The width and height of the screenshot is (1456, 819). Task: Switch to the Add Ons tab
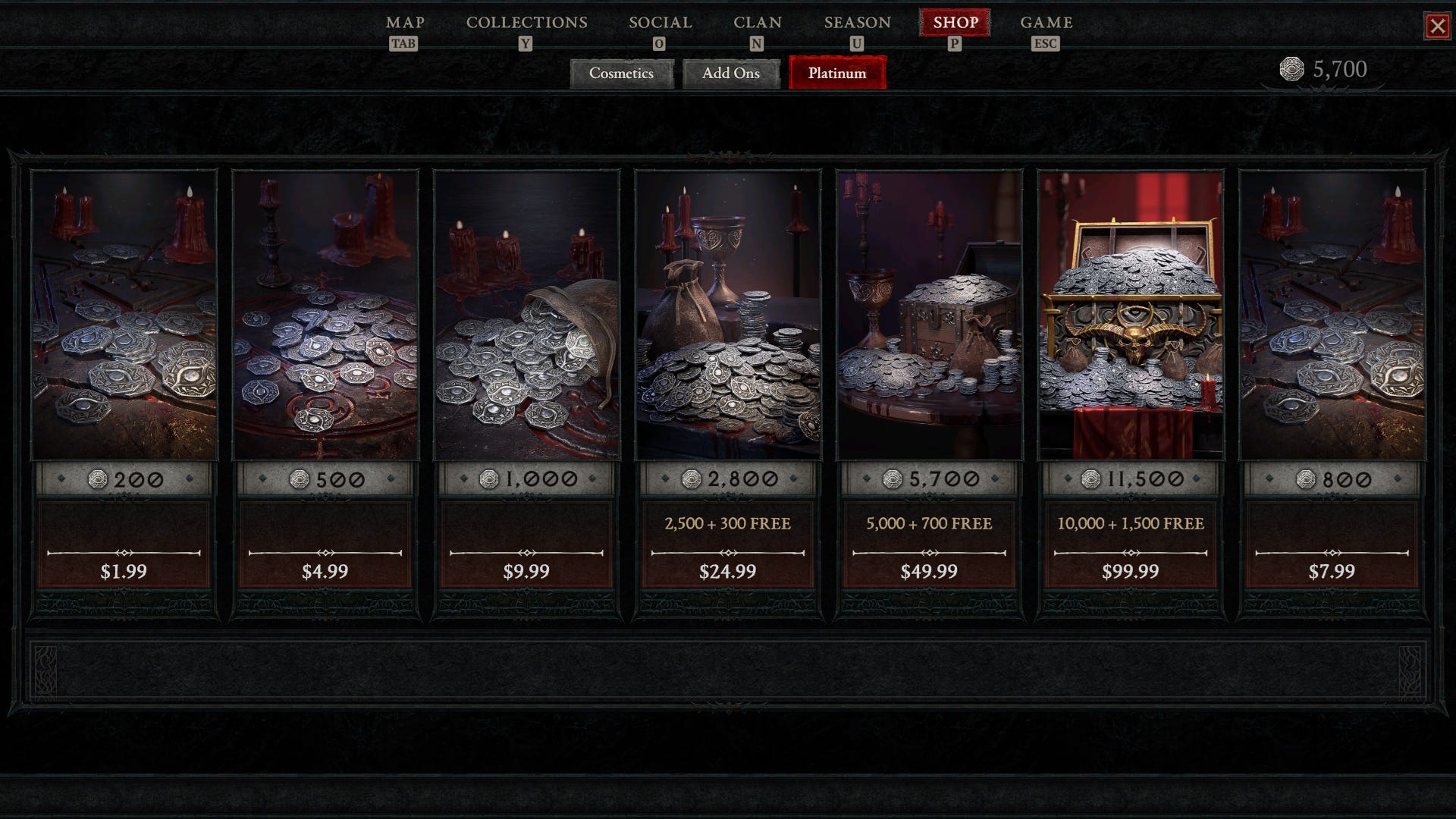click(x=730, y=74)
